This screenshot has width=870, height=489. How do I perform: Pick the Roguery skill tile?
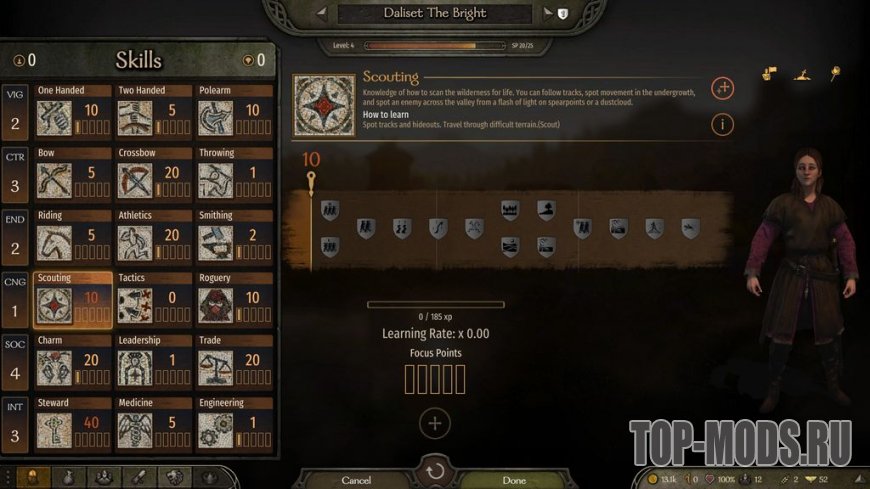pos(233,300)
